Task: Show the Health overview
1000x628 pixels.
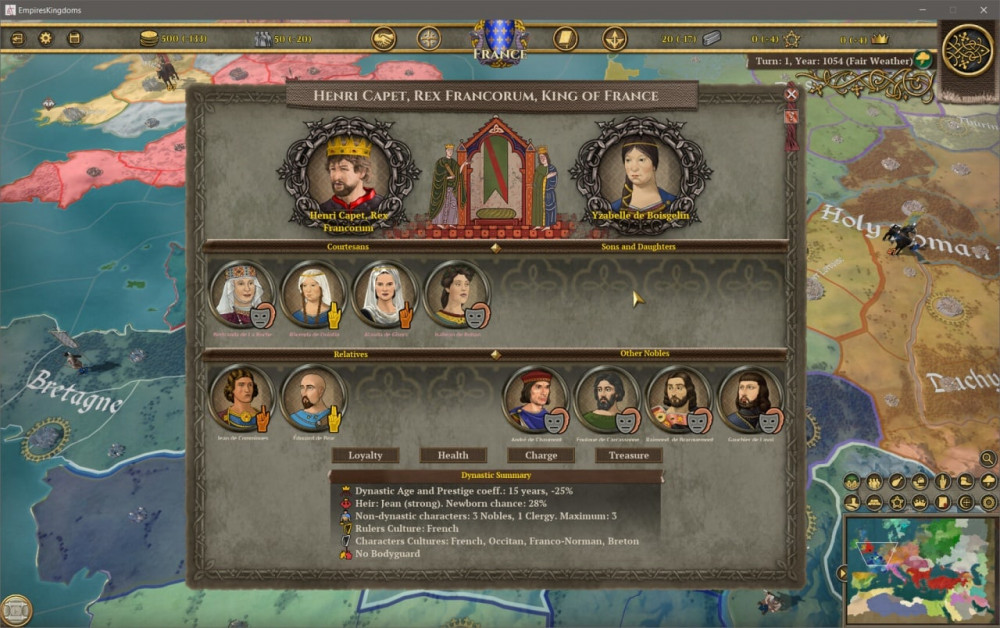Action: coord(453,455)
